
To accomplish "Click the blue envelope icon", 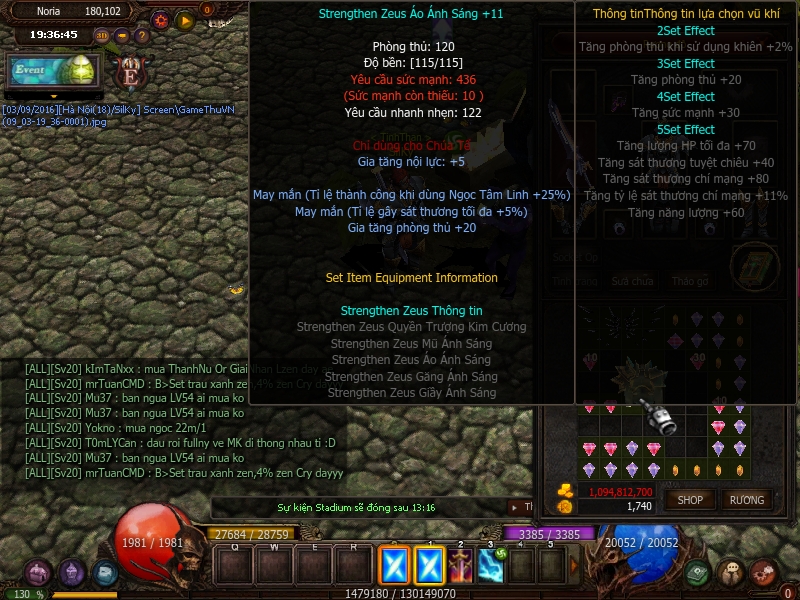I will pyautogui.click(x=105, y=573).
